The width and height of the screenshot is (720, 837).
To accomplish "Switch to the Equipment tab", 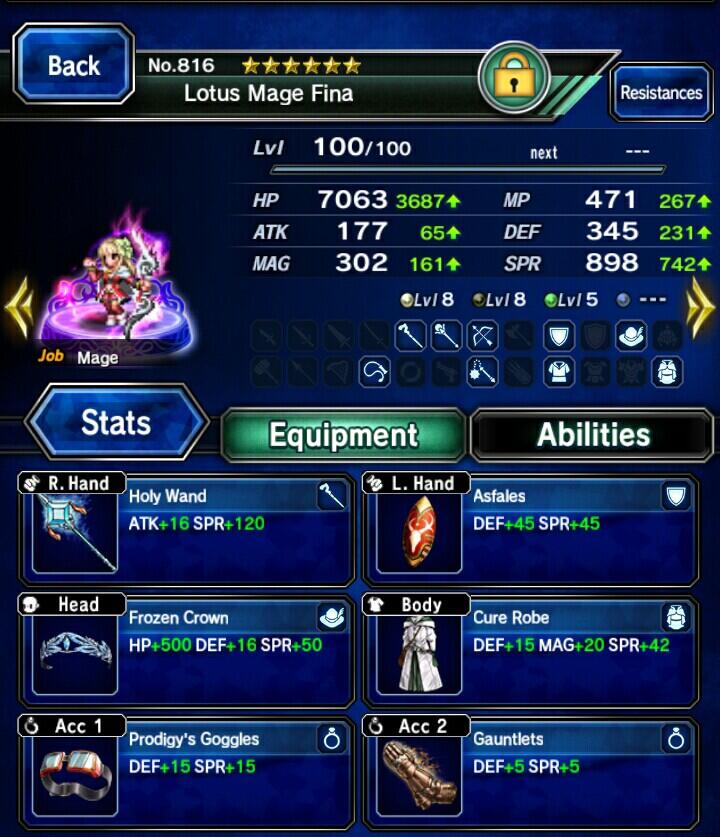I will tap(343, 434).
